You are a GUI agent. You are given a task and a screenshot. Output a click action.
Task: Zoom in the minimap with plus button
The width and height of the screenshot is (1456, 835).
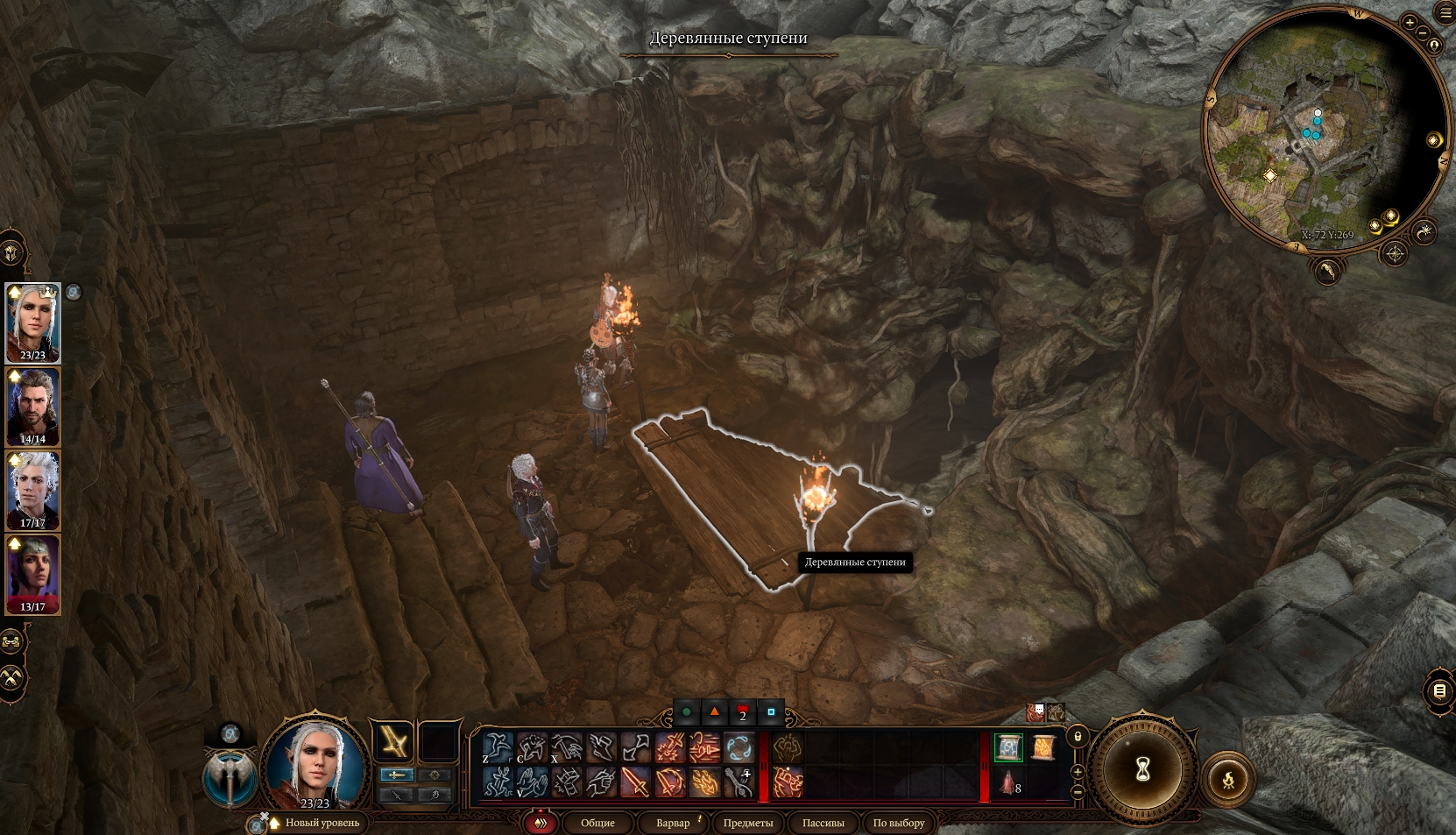click(x=1409, y=23)
